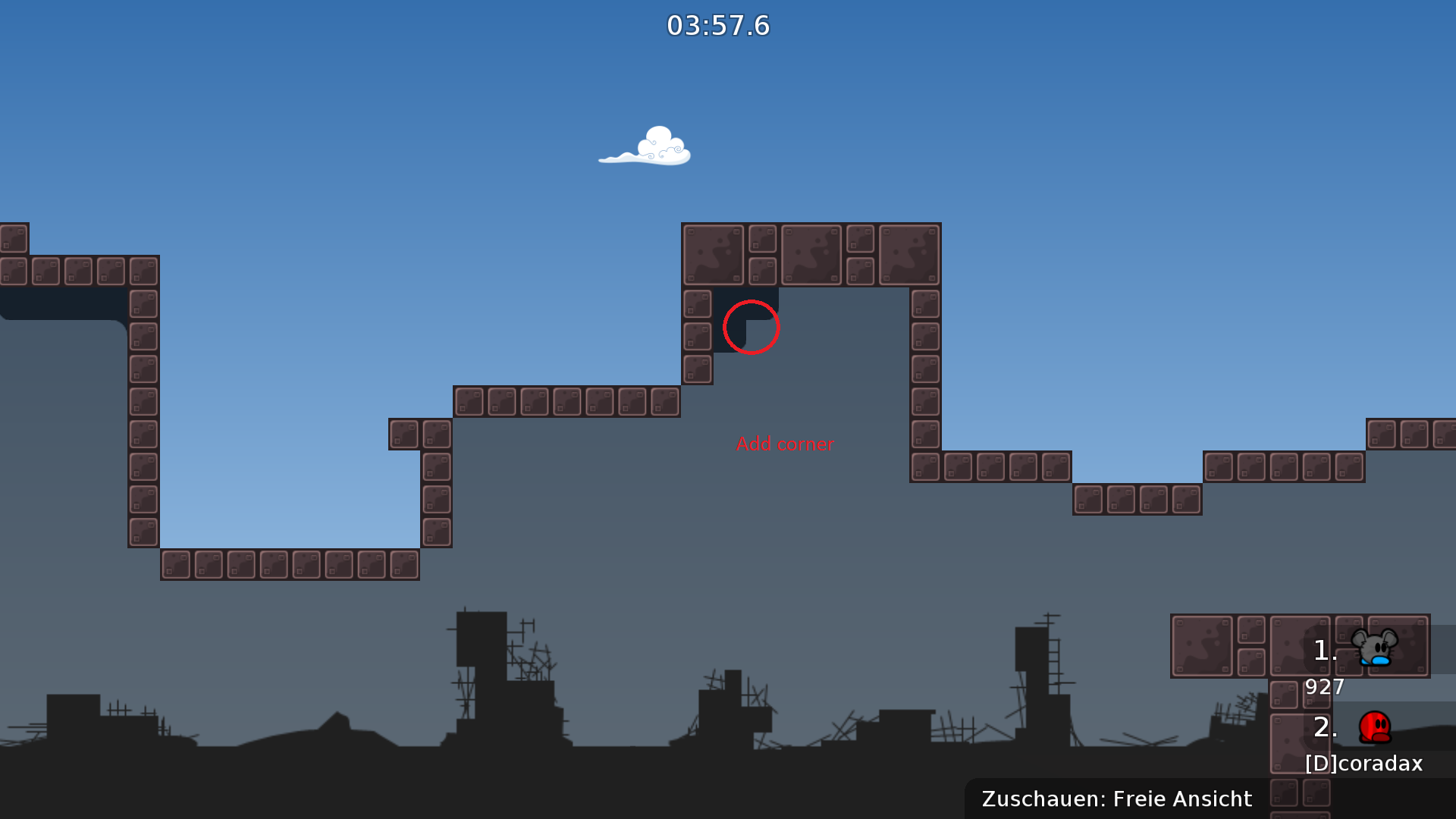
Task: Click the red circle highlight on the map
Action: [x=752, y=327]
